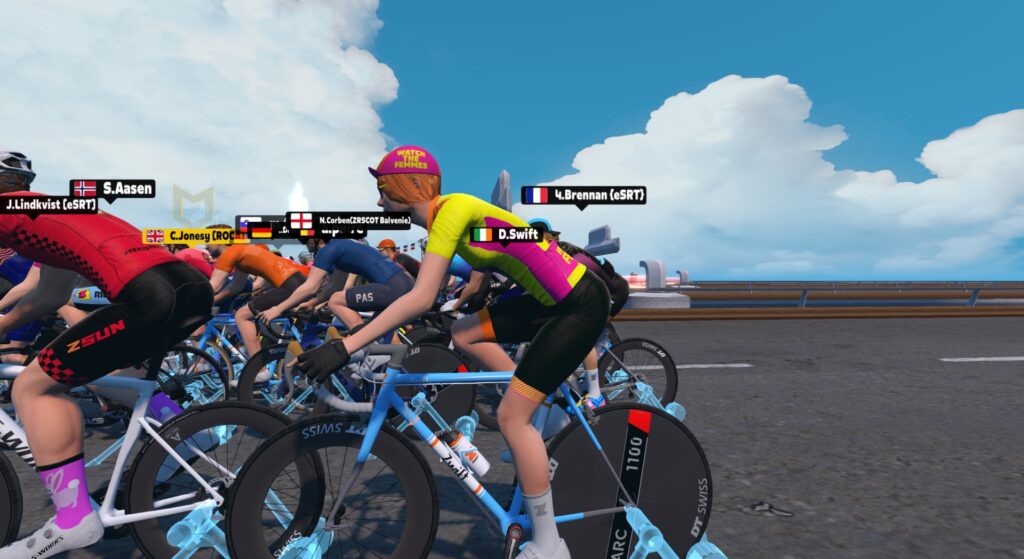The image size is (1024, 559).
Task: Choose the J.Lindkvist (eSRT) name tag
Action: pos(49,205)
